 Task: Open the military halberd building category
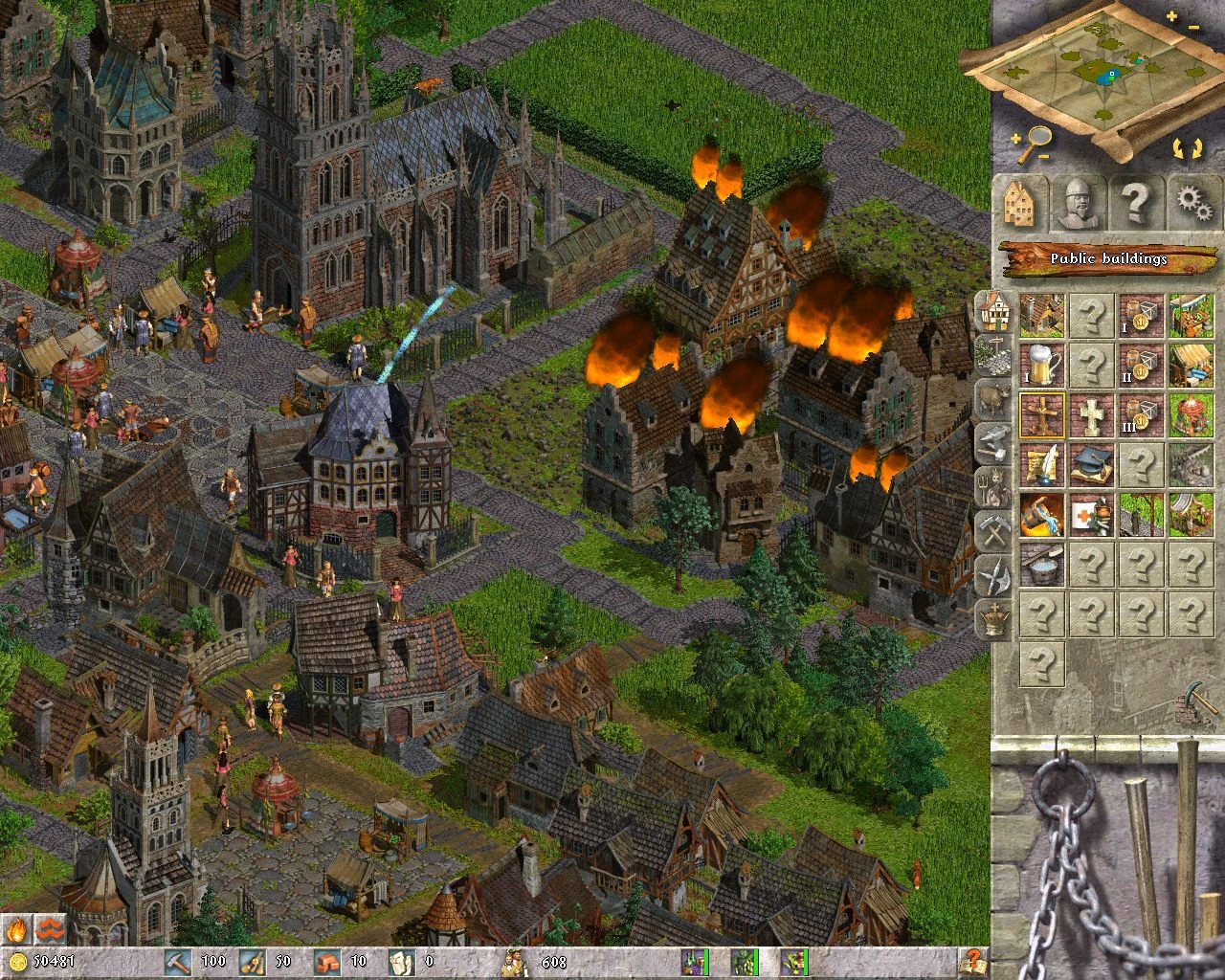pyautogui.click(x=992, y=569)
